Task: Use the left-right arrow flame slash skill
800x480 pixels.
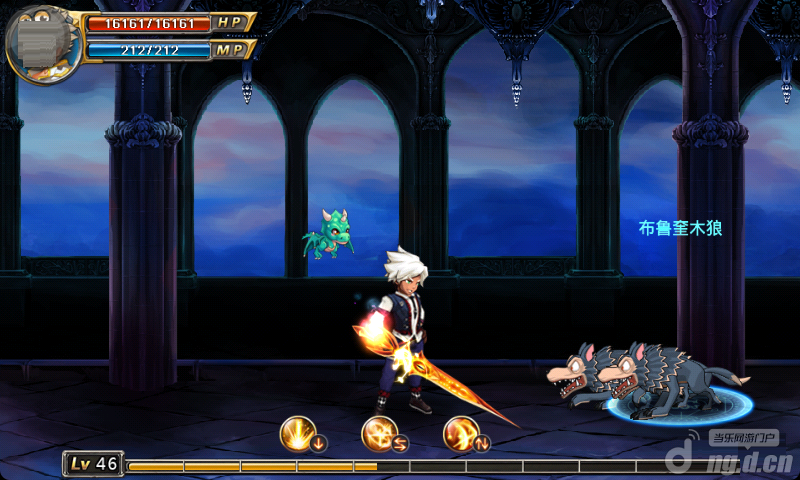Action: coord(381,435)
